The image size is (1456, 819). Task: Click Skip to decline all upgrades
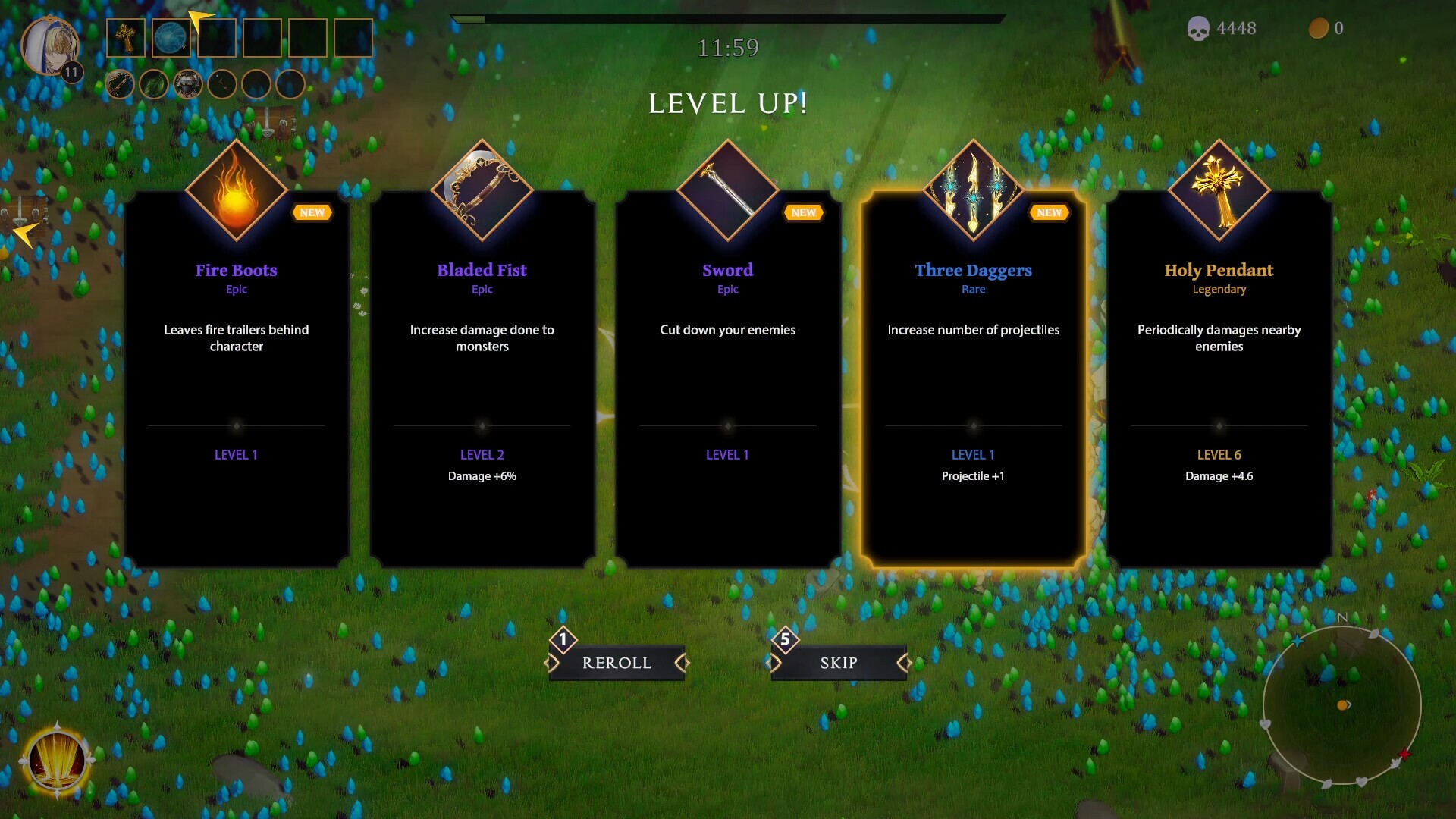[x=837, y=662]
